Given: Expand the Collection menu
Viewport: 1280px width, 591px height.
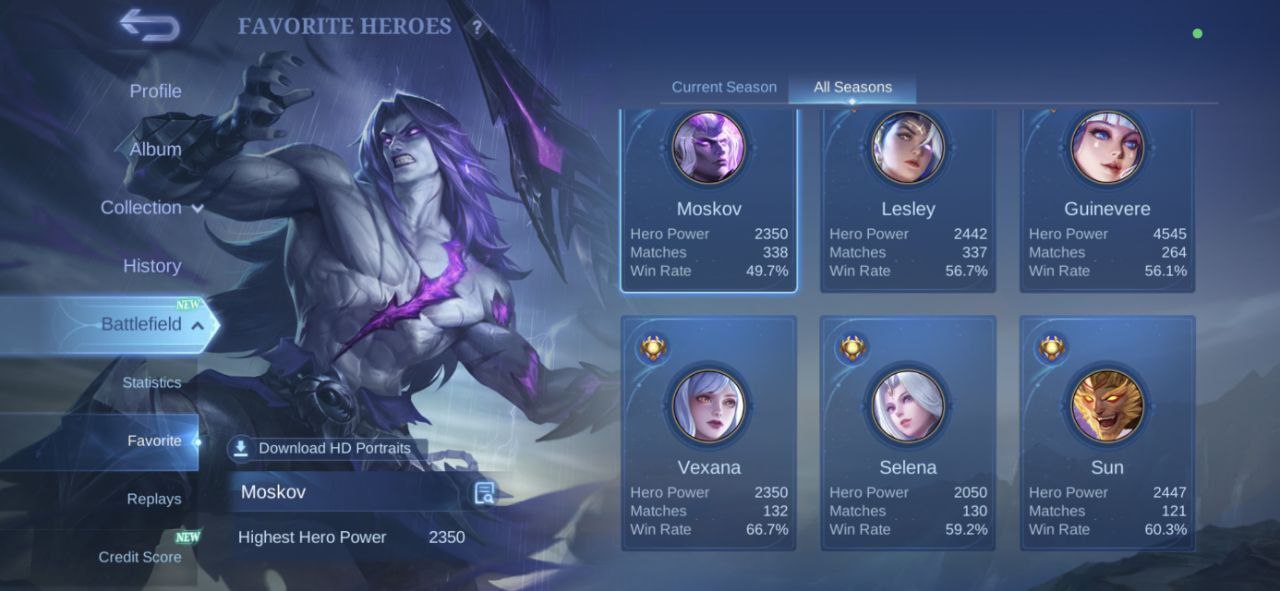Looking at the screenshot, I should click(x=151, y=208).
